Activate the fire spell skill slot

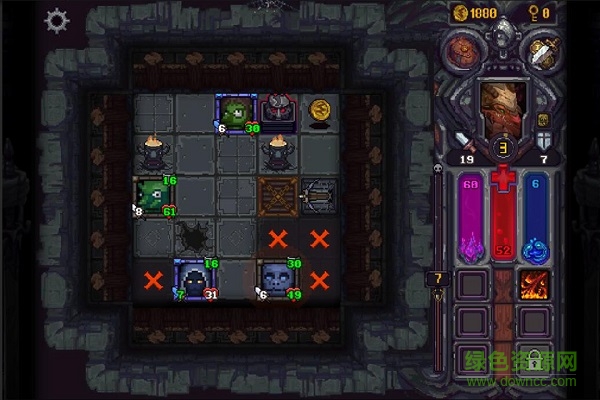535,285
